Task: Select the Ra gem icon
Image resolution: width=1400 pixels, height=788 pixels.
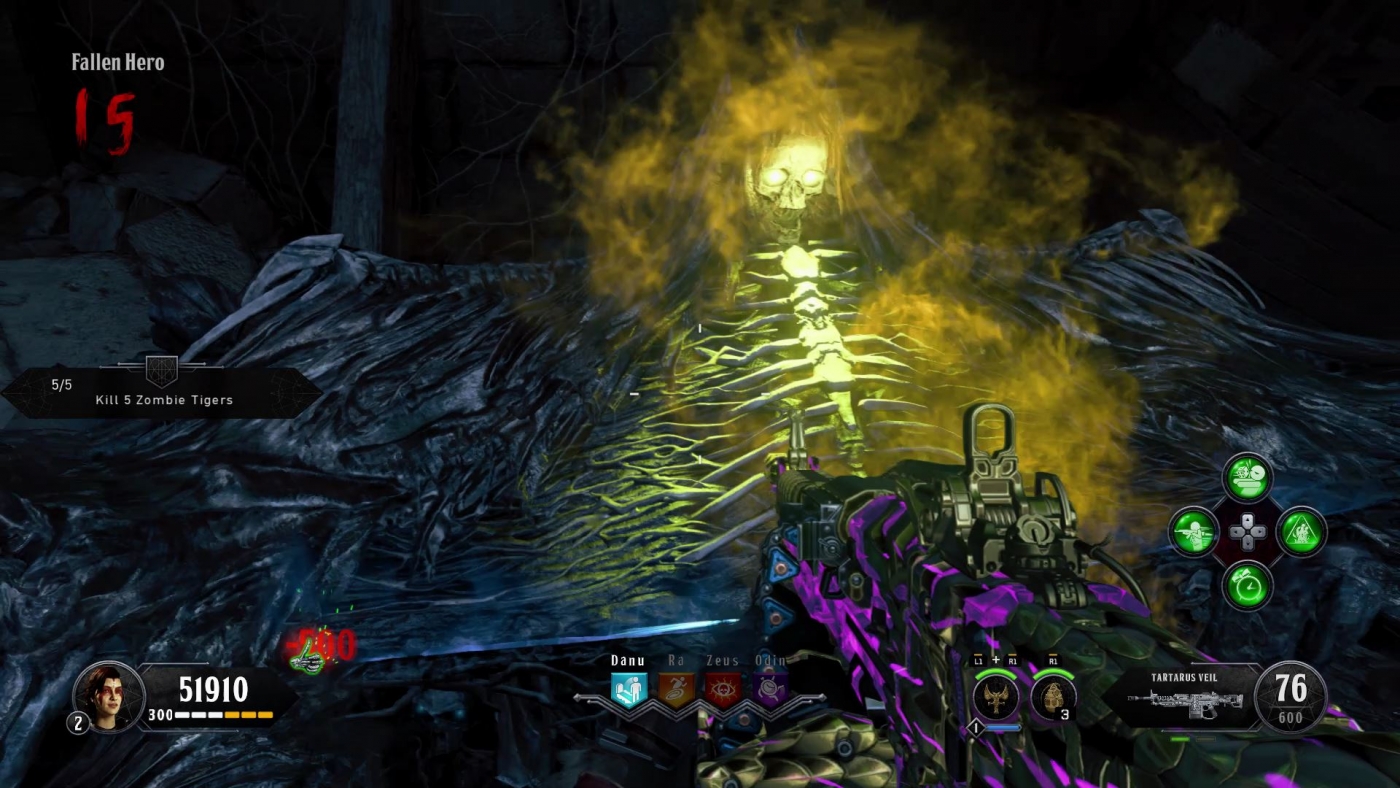Action: [x=675, y=691]
